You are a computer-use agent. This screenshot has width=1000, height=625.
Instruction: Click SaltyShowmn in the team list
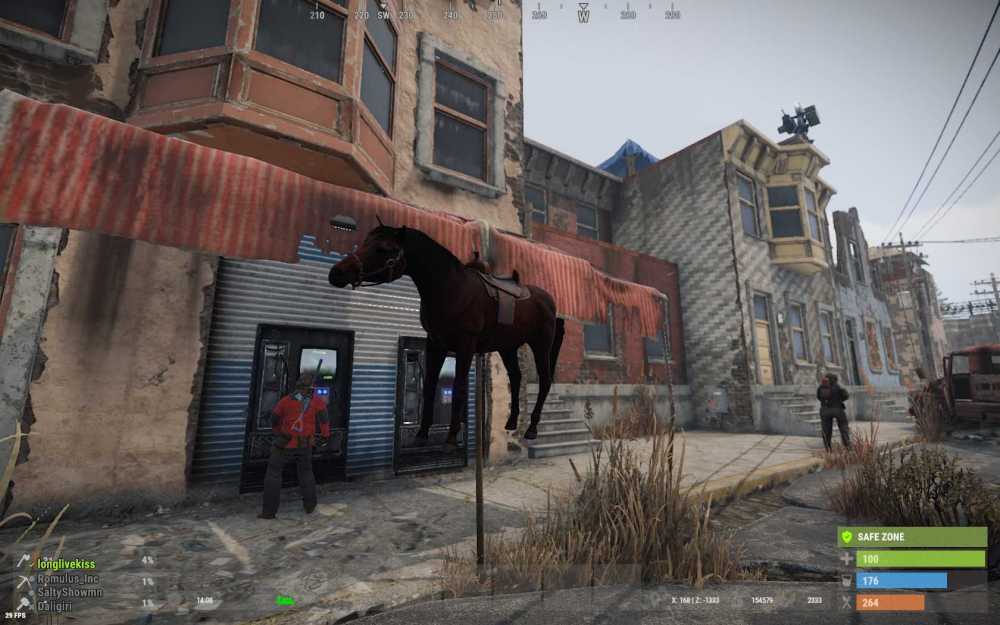70,592
